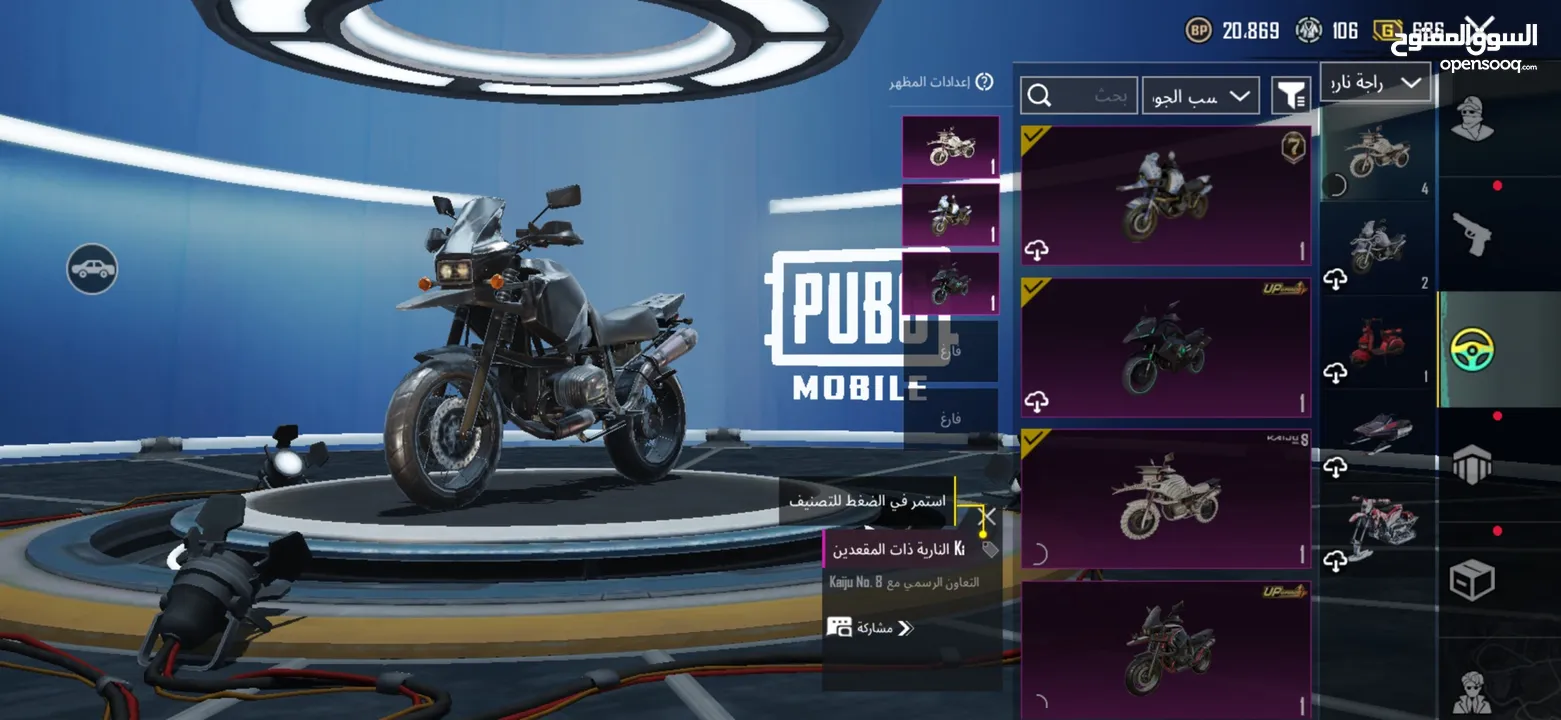This screenshot has width=1561, height=720.
Task: Open appearance settings help icon
Action: click(984, 82)
